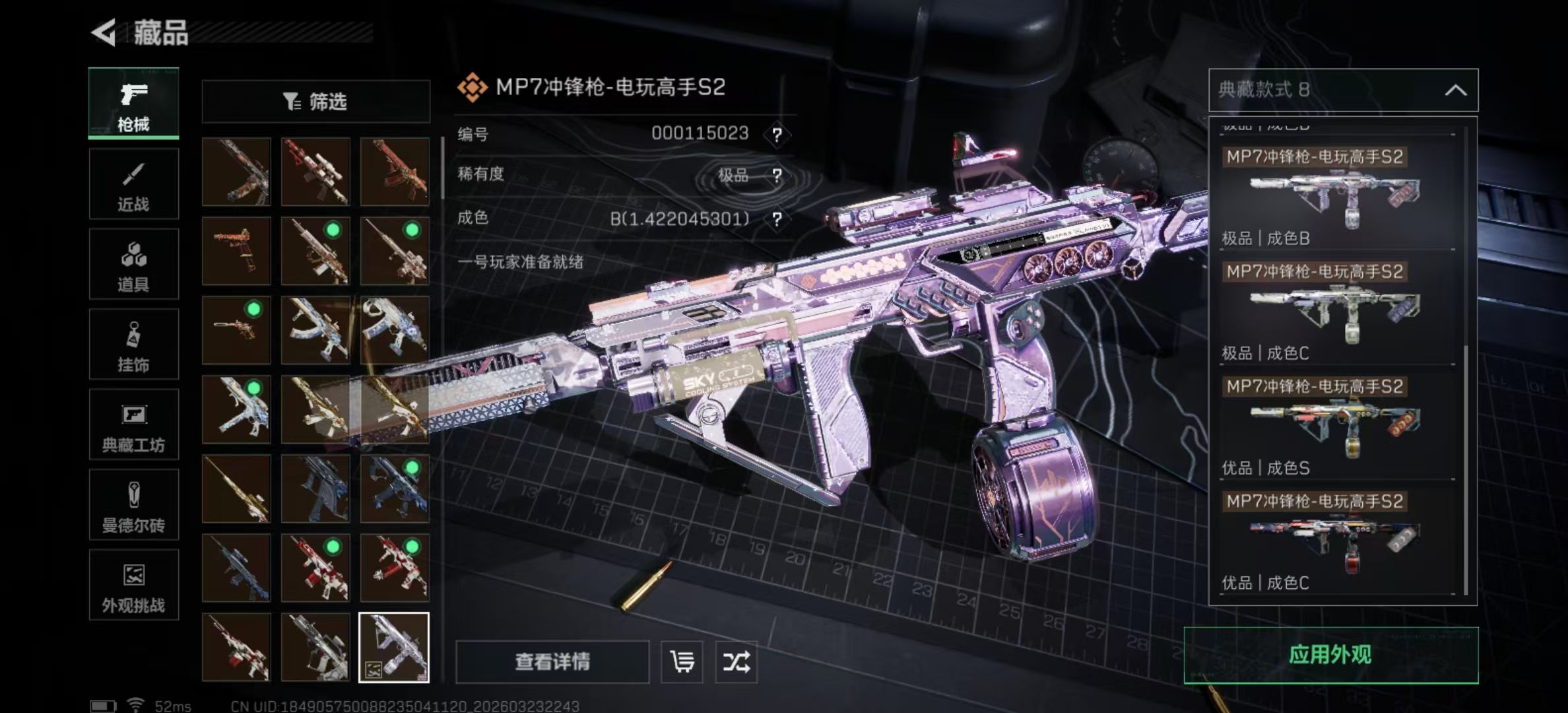Image resolution: width=1568 pixels, height=713 pixels.
Task: Select the 道具 items category
Action: pos(133,265)
